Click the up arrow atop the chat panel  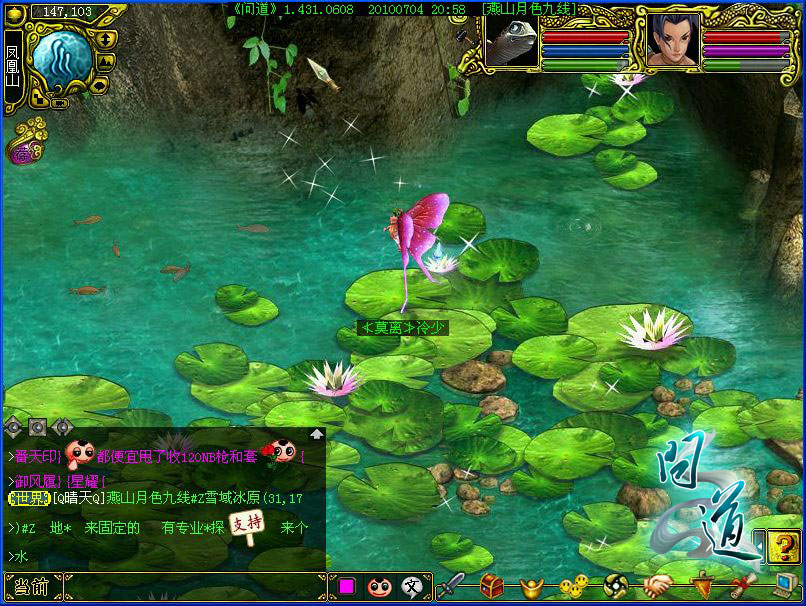316,434
